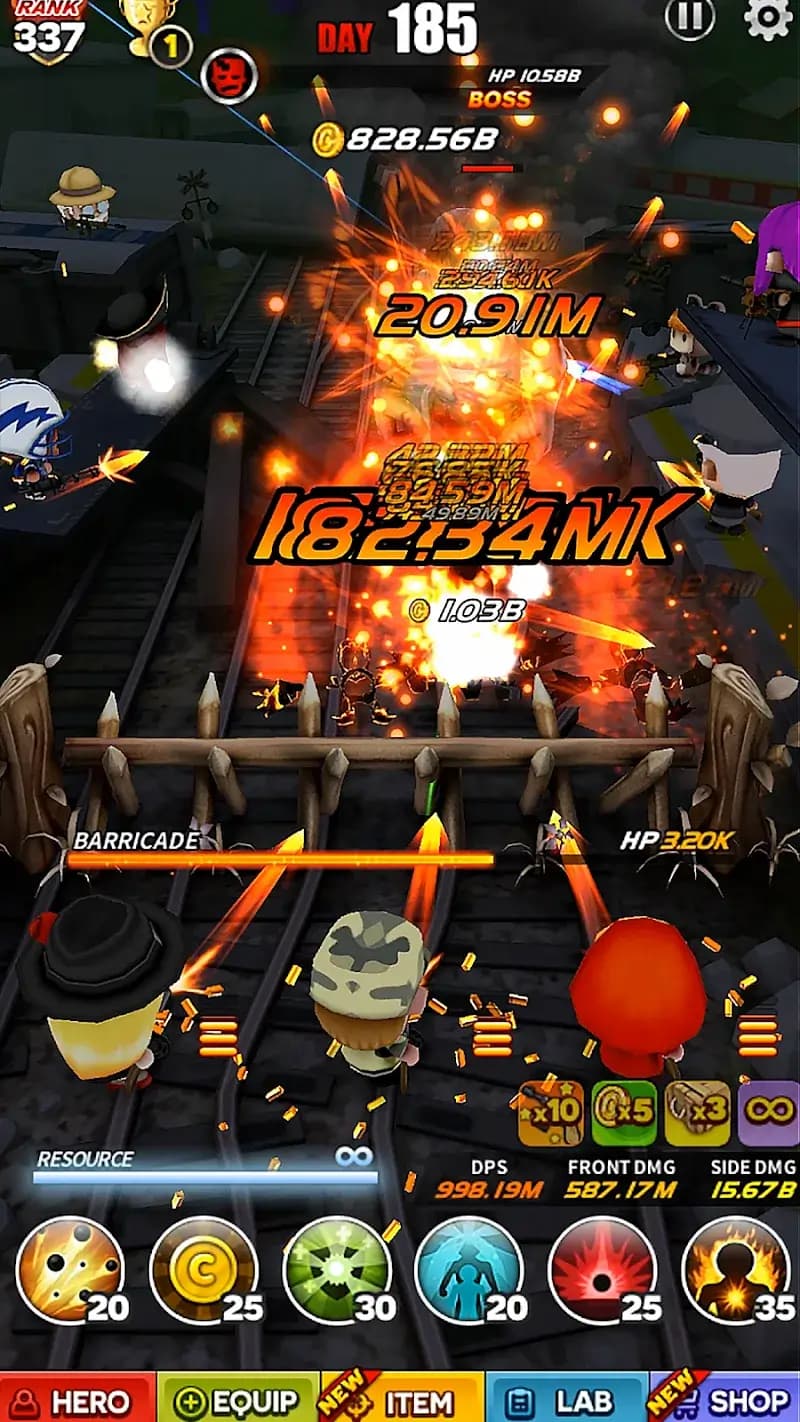Activate the flaming silhouette skill
Screen dimensions: 800x1422
[x=735, y=1269]
